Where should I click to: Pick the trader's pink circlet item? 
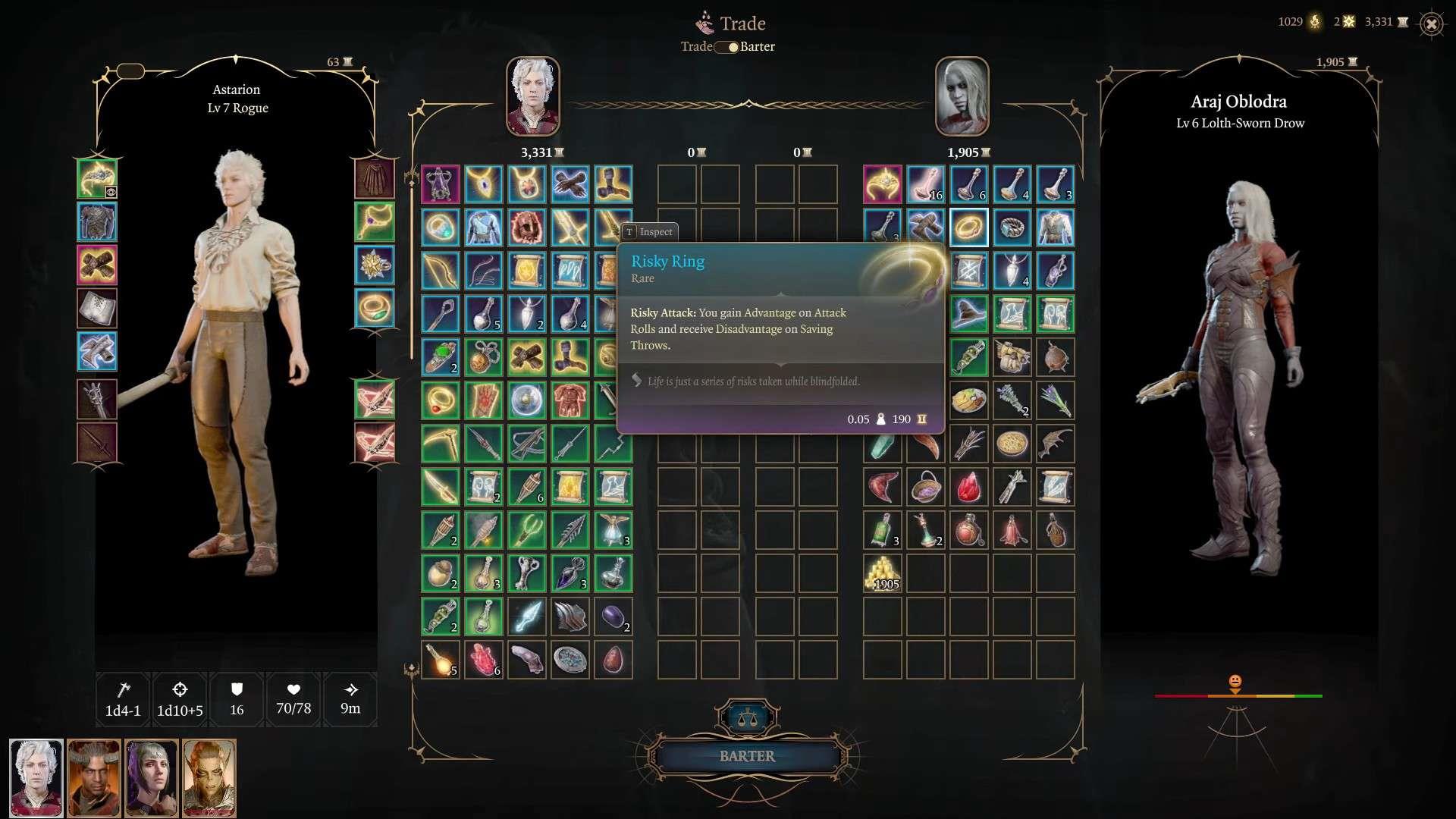coord(883,184)
